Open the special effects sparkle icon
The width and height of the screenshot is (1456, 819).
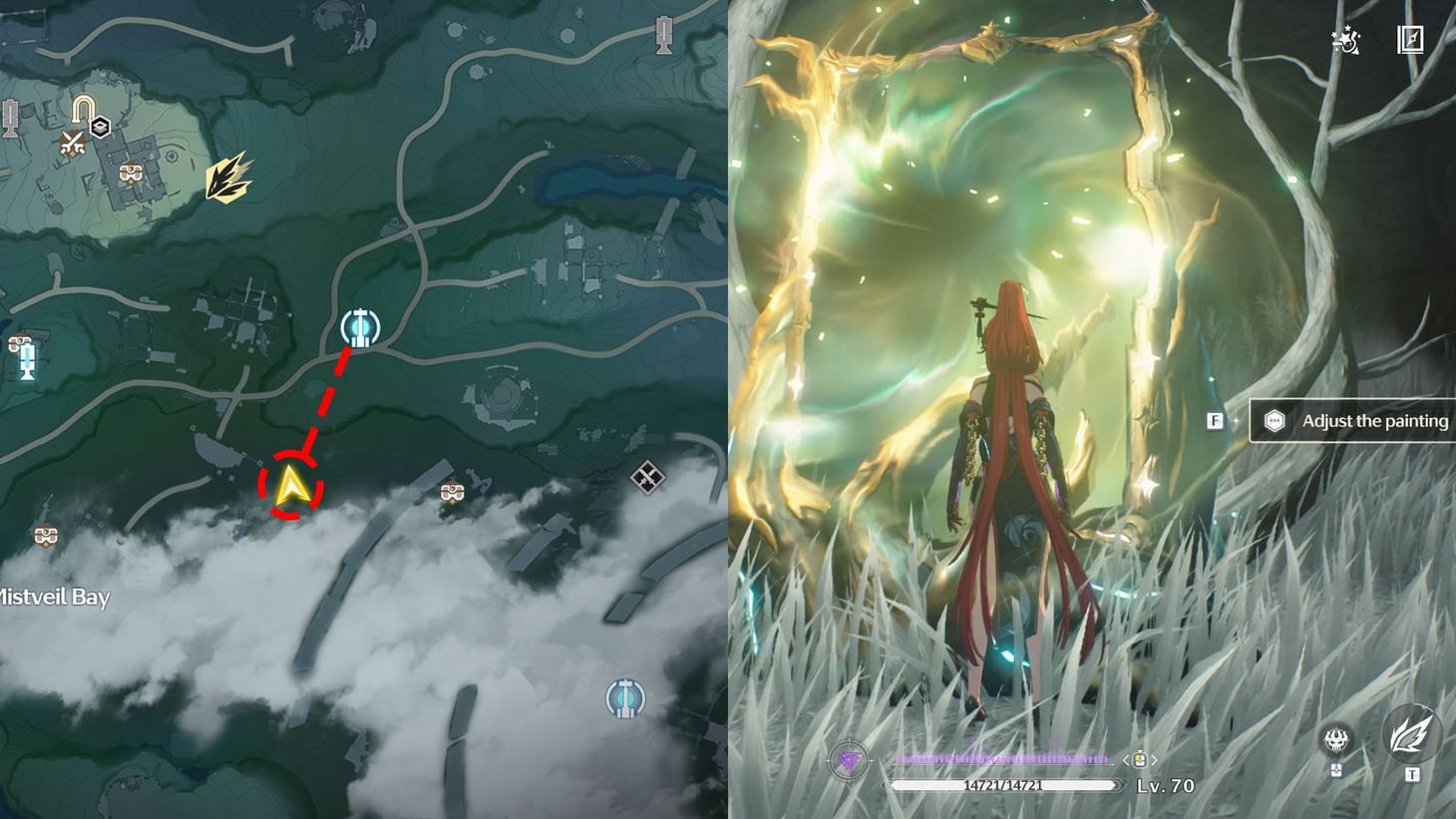(1345, 41)
